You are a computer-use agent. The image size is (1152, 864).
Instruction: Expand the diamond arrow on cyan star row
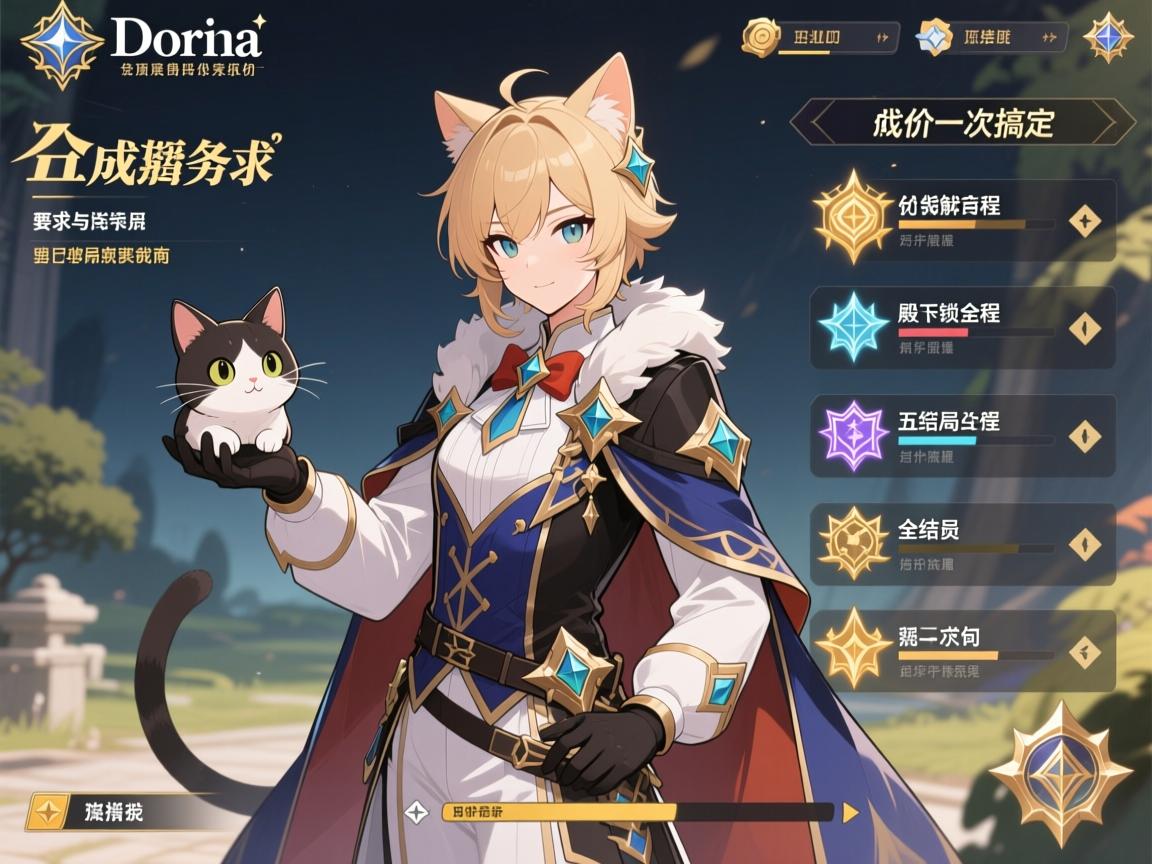tap(1085, 328)
